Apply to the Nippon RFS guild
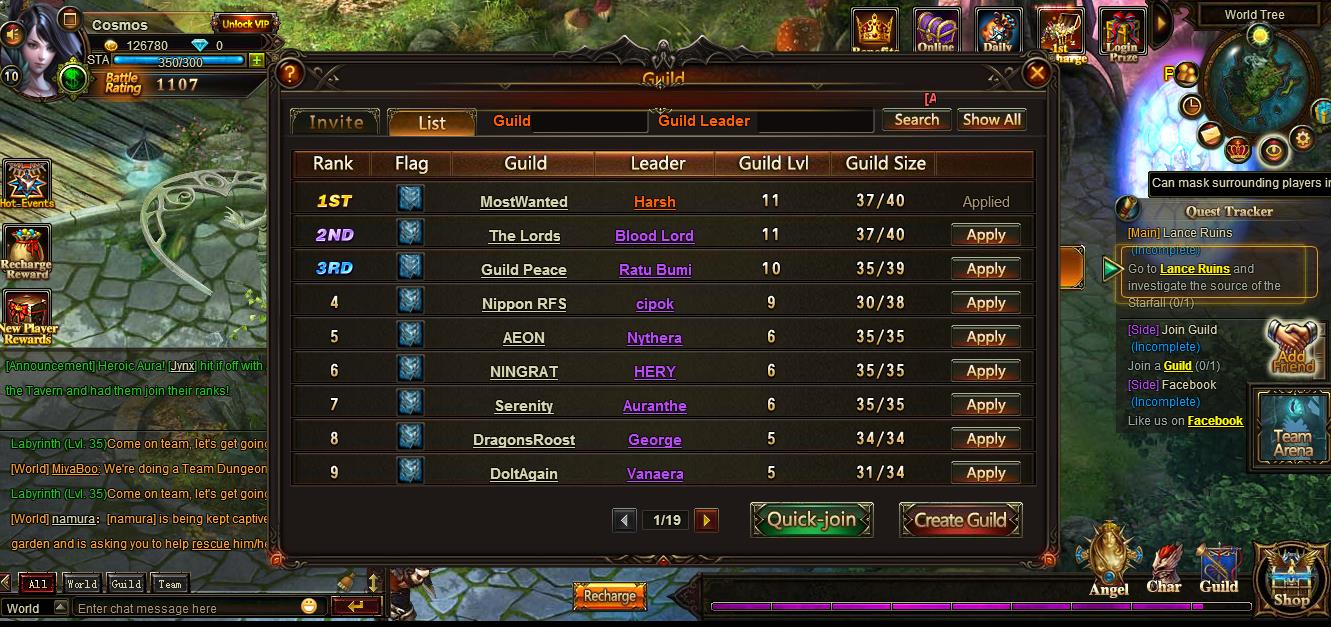The image size is (1331, 627). (x=985, y=303)
